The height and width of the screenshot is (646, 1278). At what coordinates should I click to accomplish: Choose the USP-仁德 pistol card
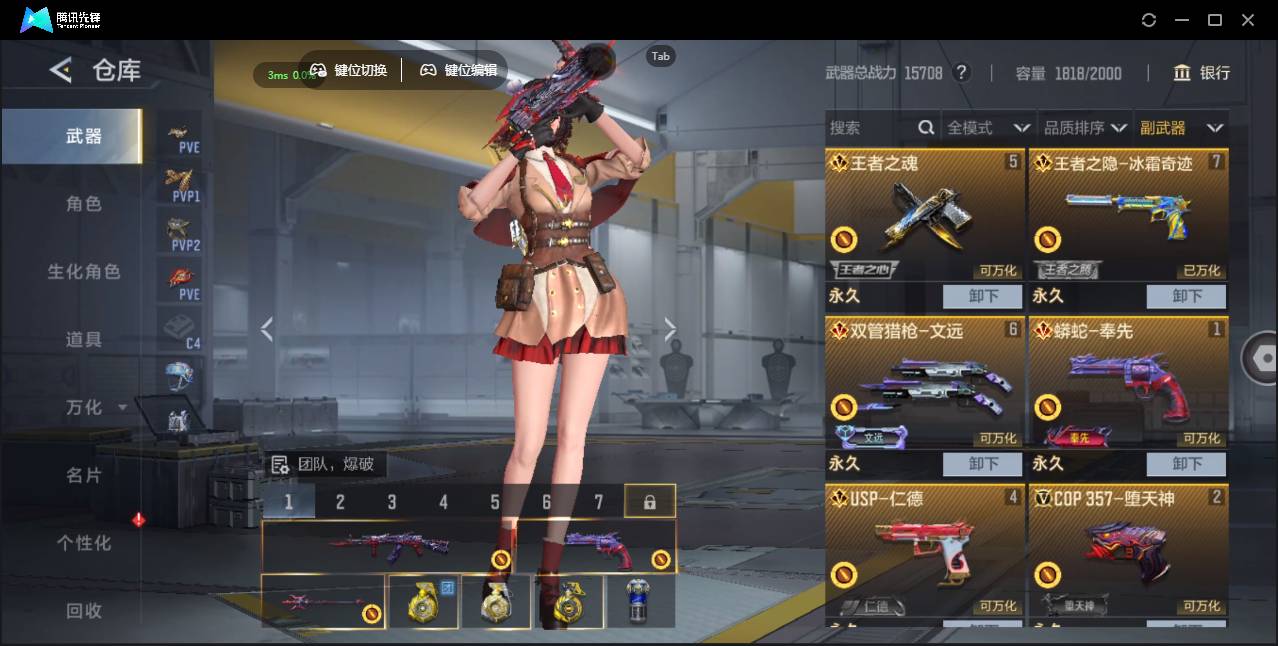point(925,548)
